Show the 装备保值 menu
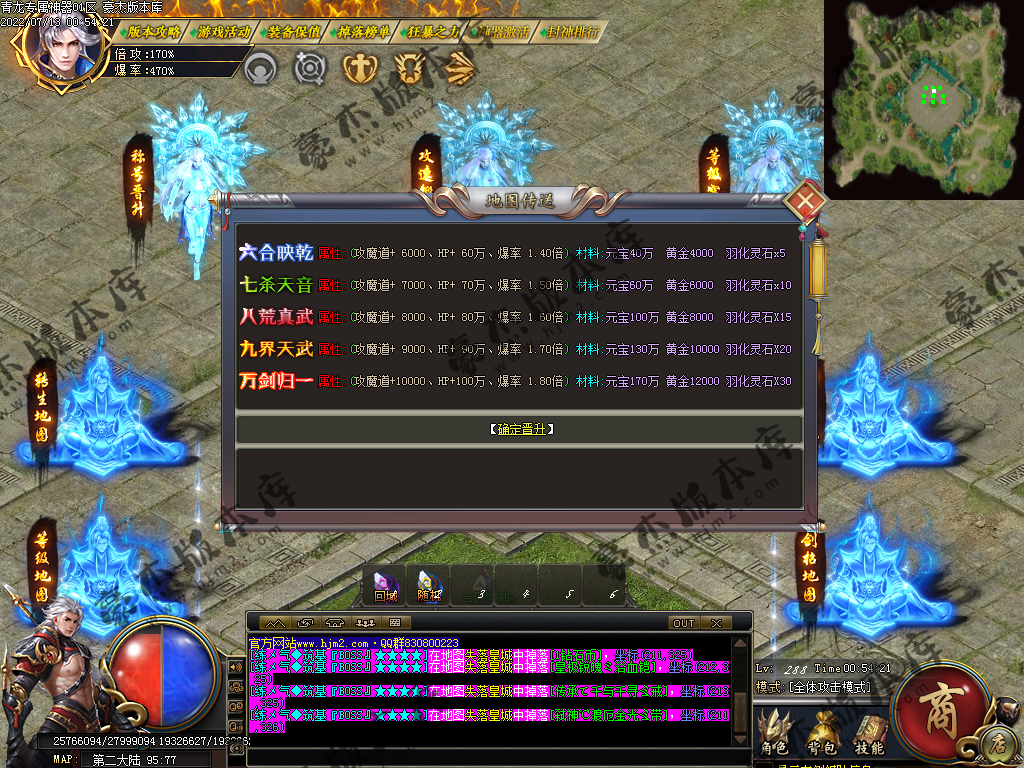 coord(294,32)
